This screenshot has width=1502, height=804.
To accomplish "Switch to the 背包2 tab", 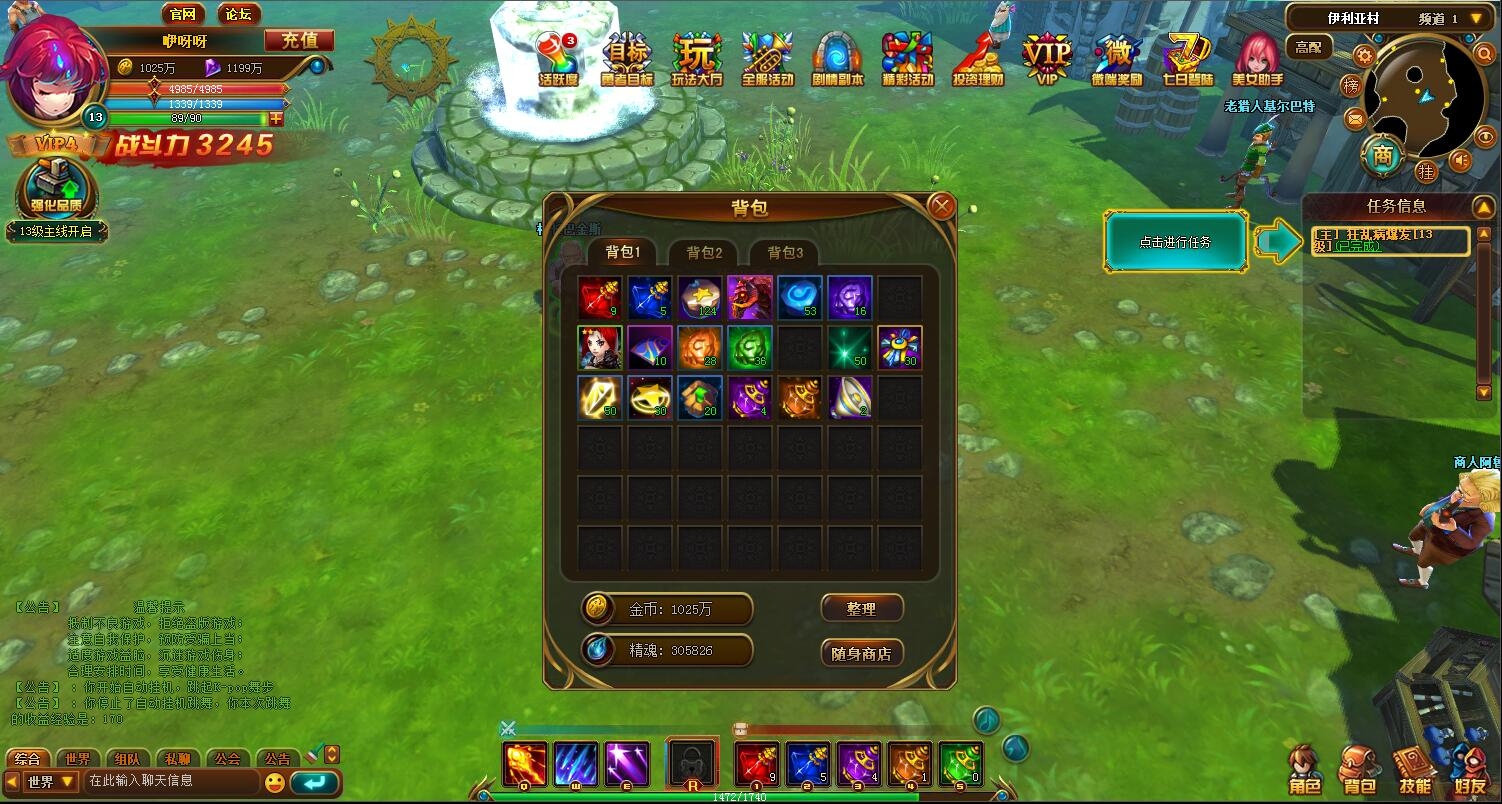I will coord(704,252).
